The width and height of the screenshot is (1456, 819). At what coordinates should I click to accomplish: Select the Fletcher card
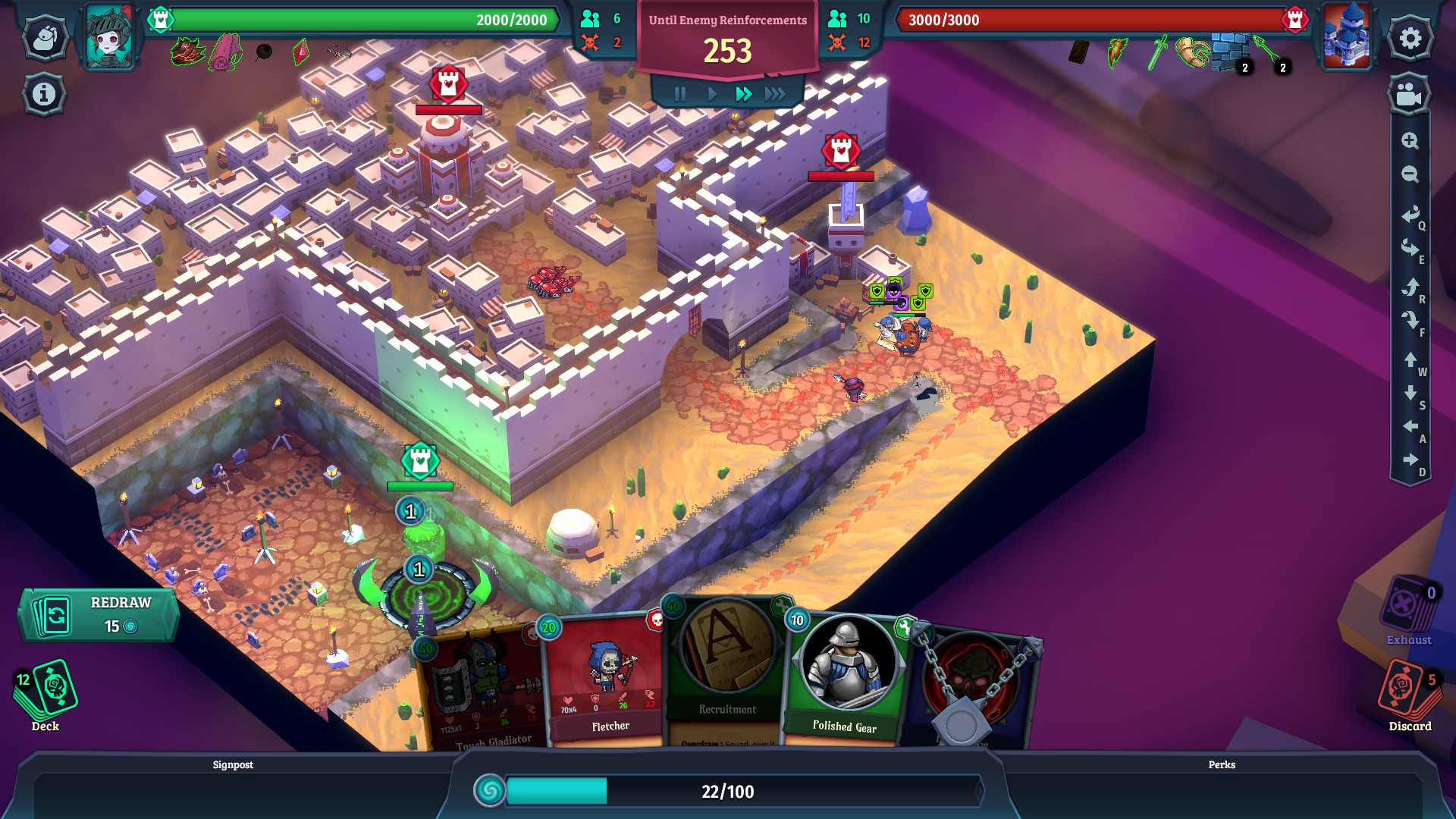pyautogui.click(x=607, y=682)
